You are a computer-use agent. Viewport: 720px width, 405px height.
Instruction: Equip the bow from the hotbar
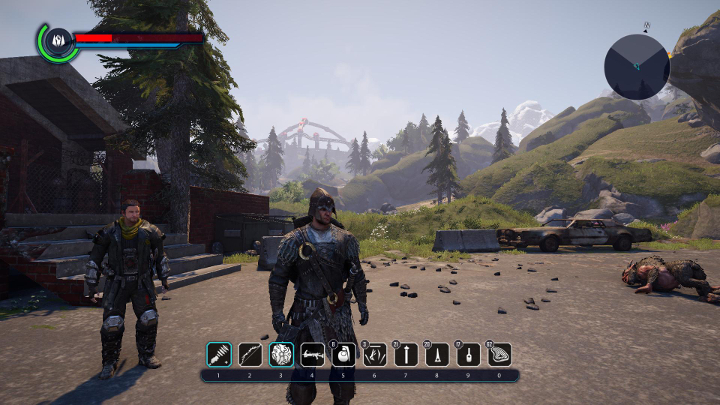[250, 354]
